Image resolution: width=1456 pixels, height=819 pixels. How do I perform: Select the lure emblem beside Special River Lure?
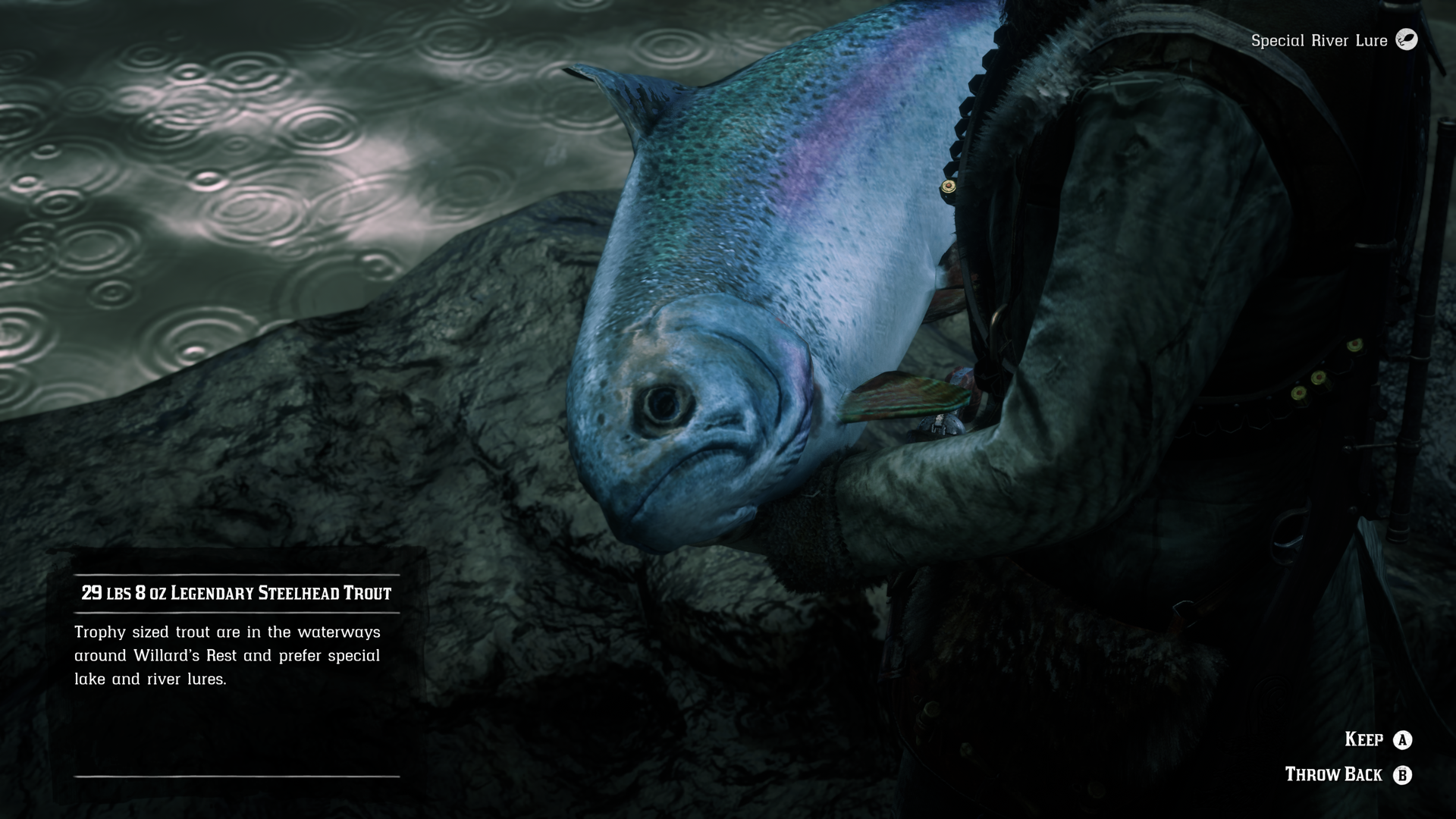pos(1408,41)
